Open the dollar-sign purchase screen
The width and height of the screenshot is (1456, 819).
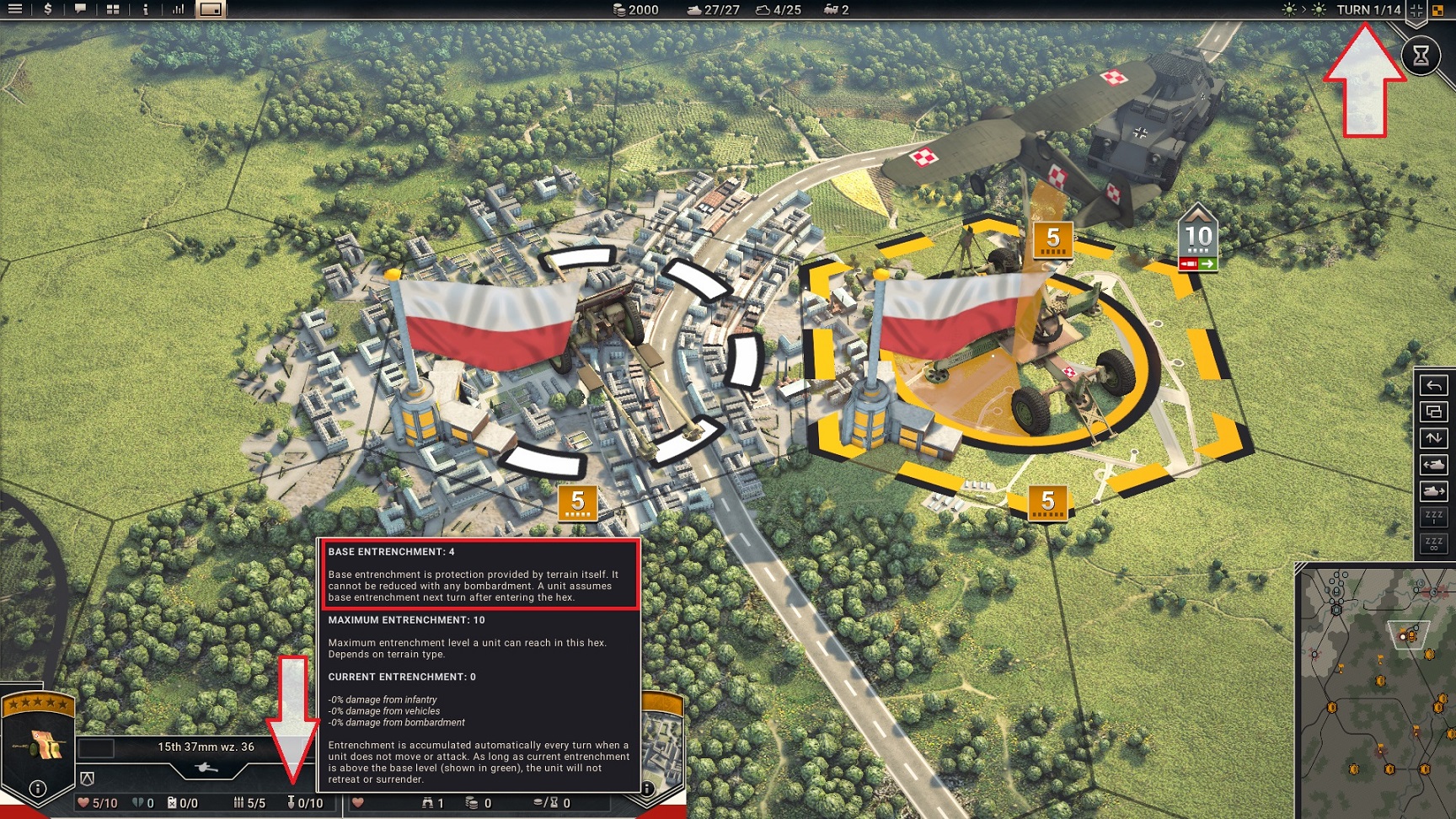pyautogui.click(x=48, y=9)
